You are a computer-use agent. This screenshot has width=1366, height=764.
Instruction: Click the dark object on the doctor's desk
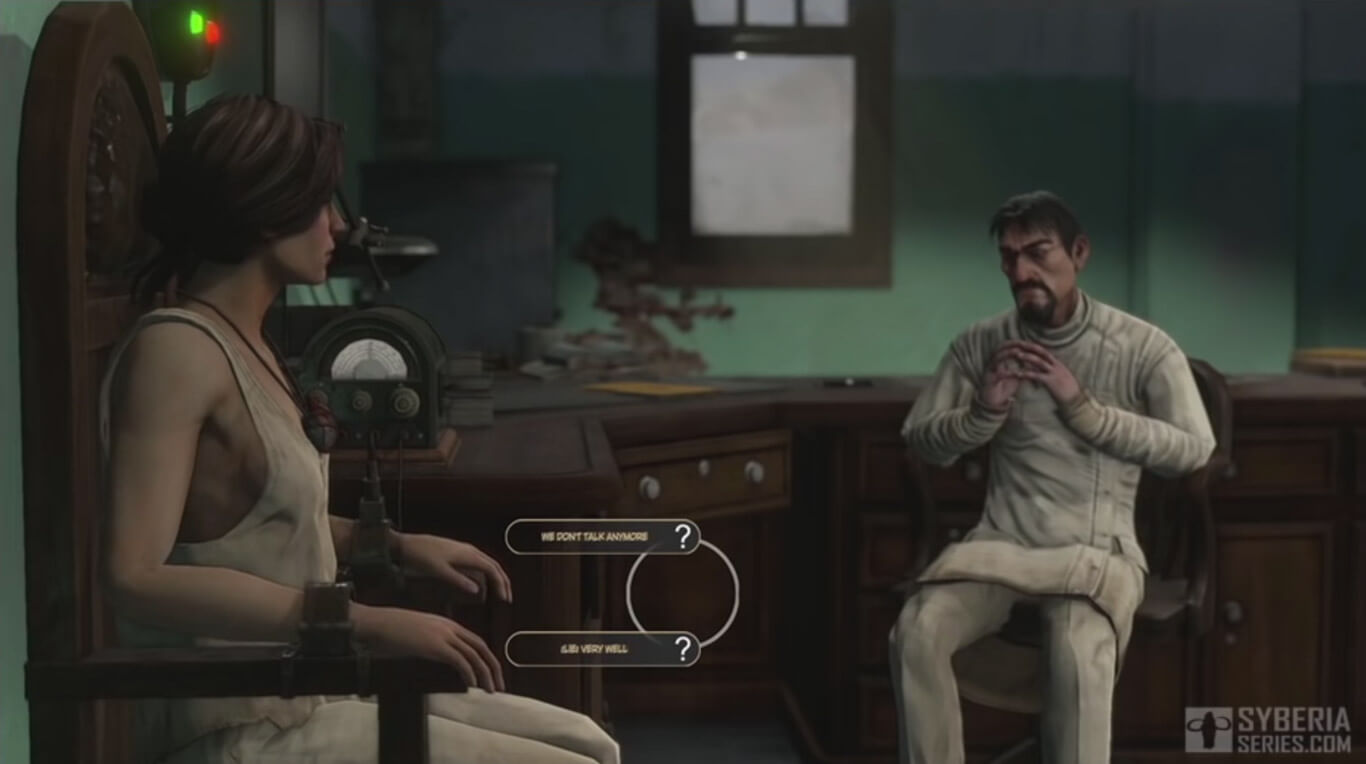click(x=849, y=381)
